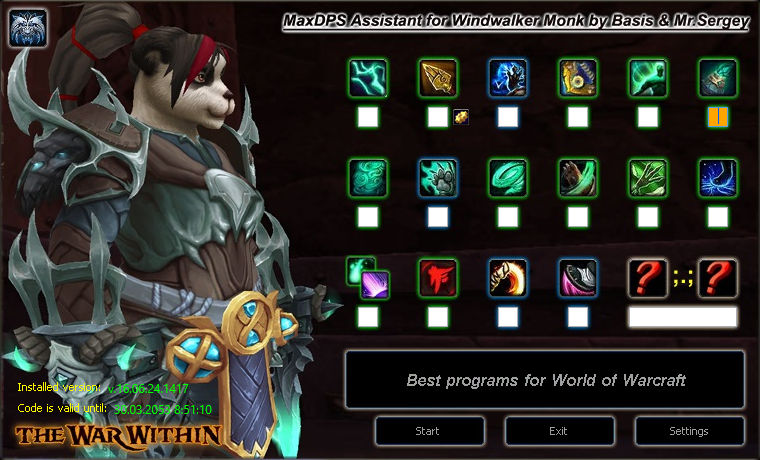Click the Start button
Screen dimensions: 760x460
pos(427,431)
